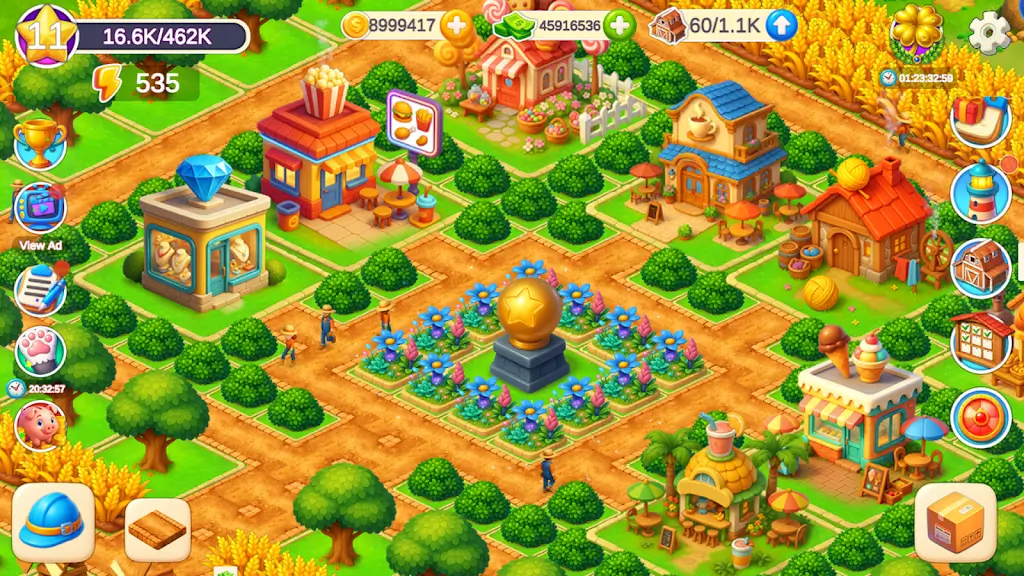Open the clipboard tasks icon

click(40, 288)
